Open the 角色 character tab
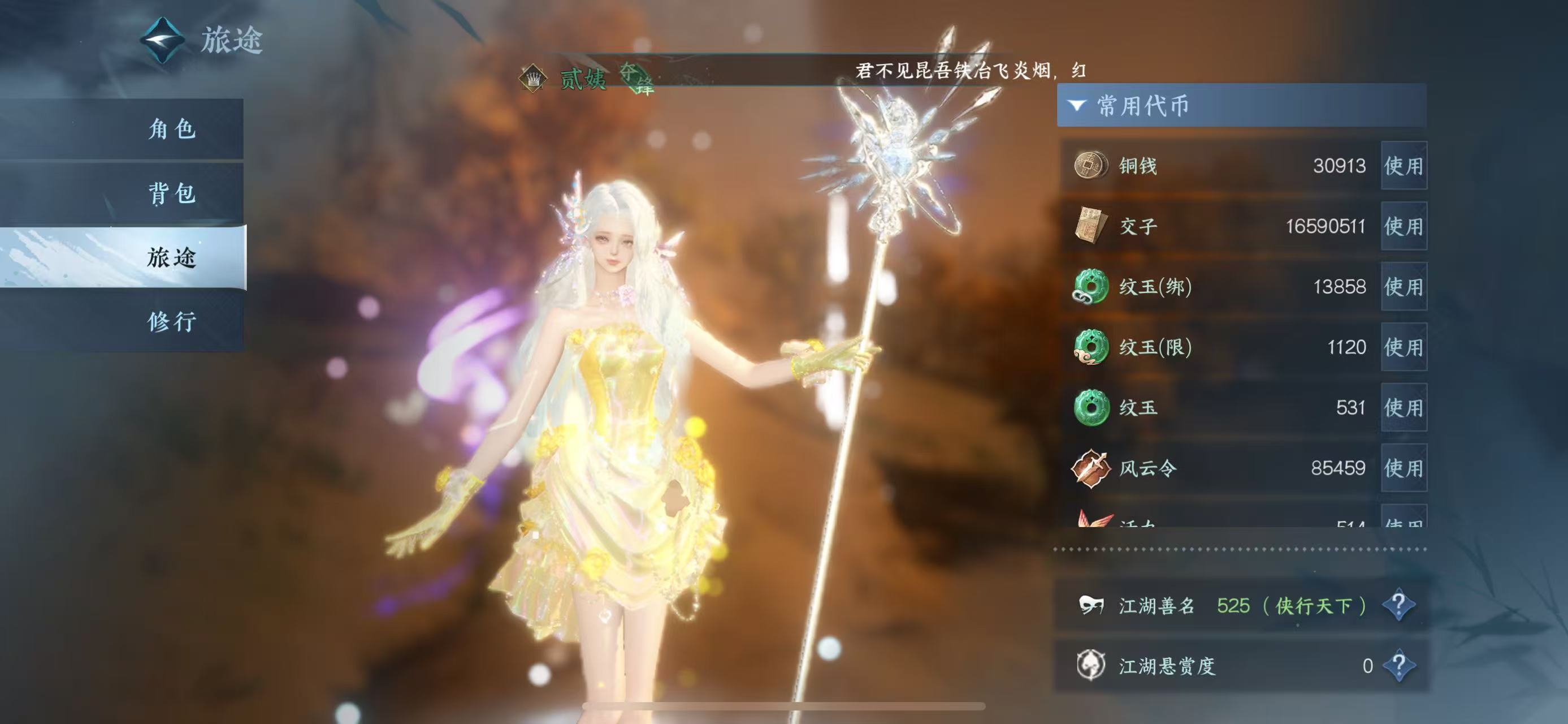1568x724 pixels. pos(172,129)
